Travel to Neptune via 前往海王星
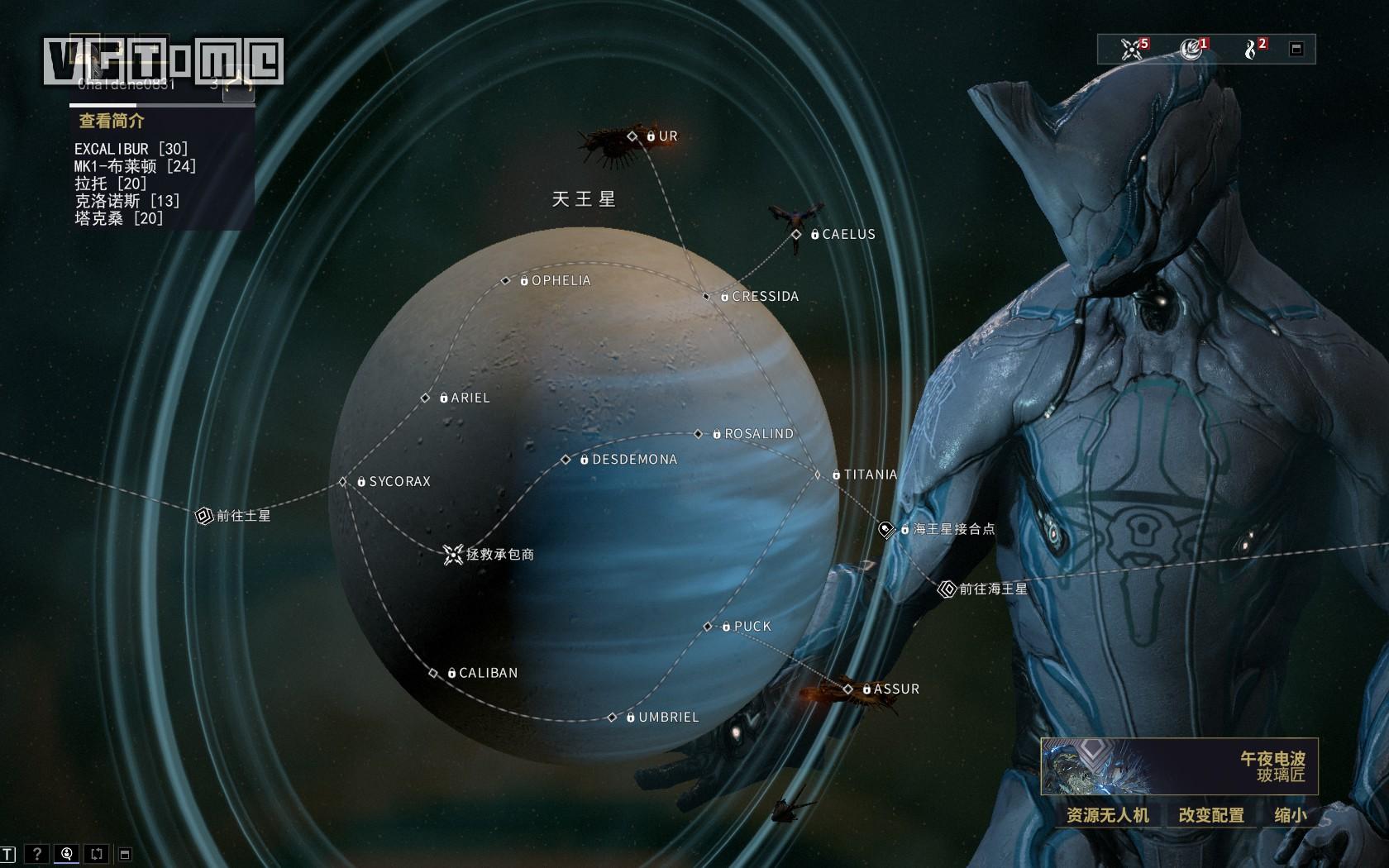This screenshot has height=868, width=1389. point(947,589)
